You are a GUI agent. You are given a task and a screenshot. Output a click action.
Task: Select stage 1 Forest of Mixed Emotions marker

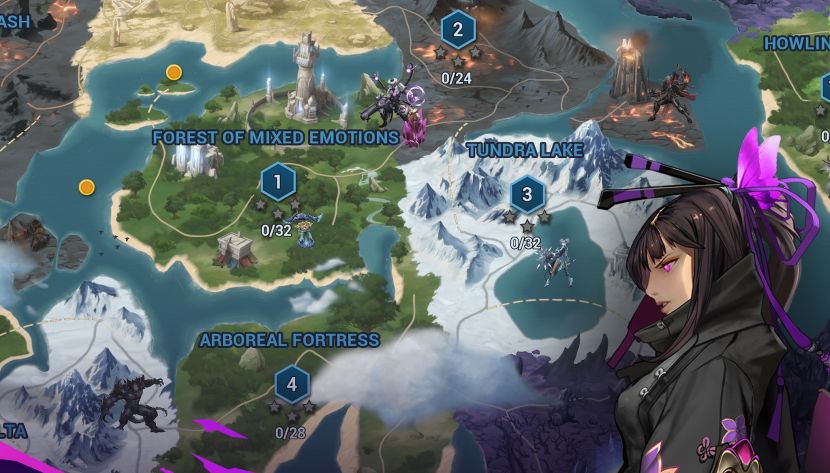(x=277, y=182)
